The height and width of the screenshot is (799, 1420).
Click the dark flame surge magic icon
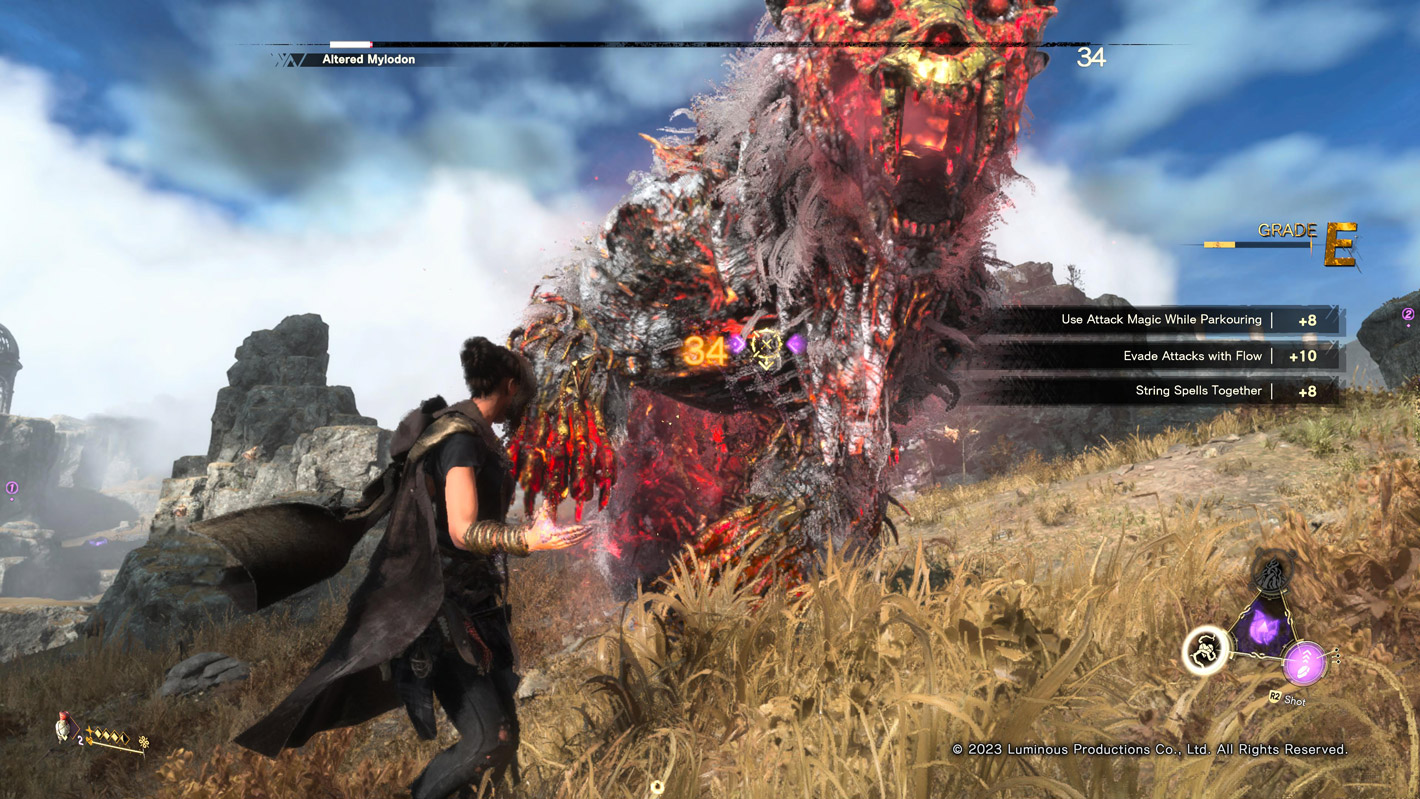[1271, 572]
